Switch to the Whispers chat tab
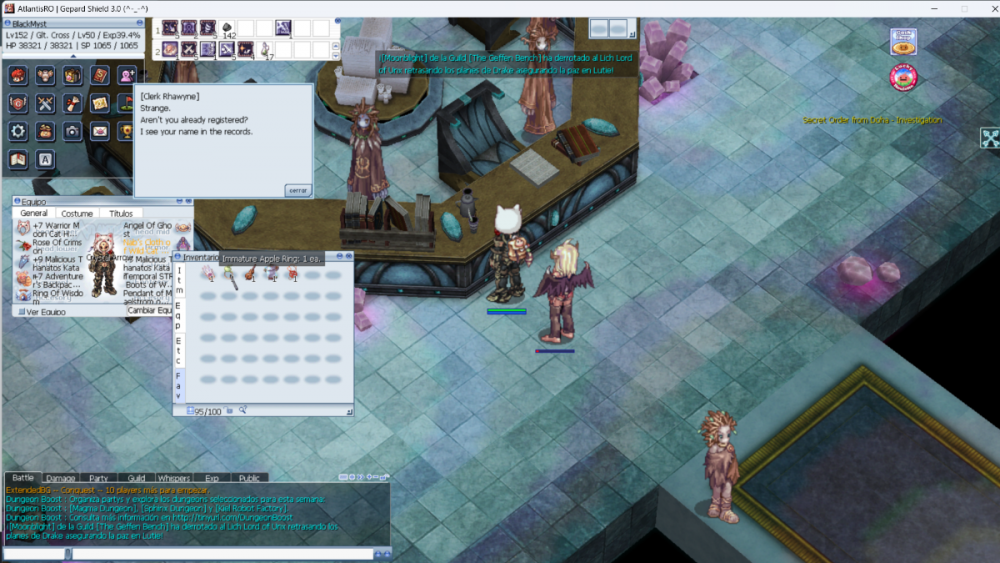Image resolution: width=1000 pixels, height=563 pixels. click(174, 479)
